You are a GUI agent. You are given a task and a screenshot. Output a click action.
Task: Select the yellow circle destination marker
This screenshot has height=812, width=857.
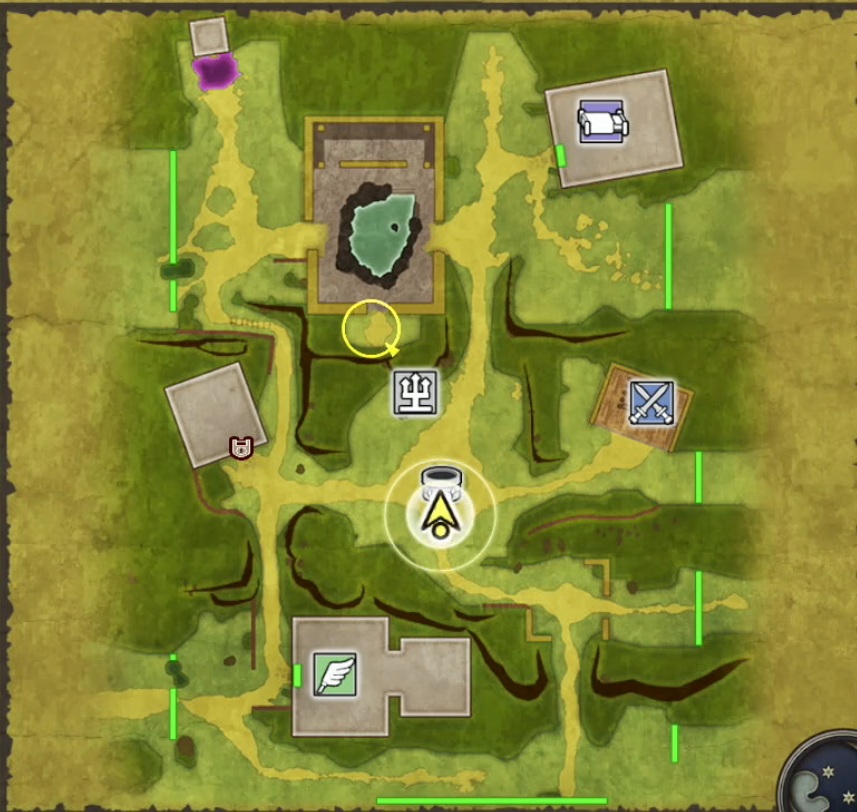[x=371, y=329]
